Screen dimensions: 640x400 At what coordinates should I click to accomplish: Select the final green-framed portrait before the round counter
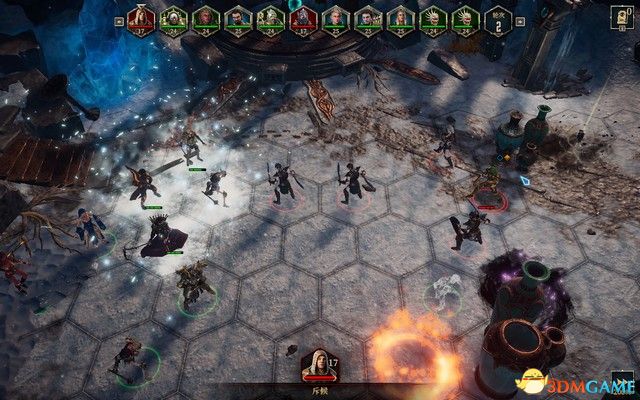(x=463, y=18)
